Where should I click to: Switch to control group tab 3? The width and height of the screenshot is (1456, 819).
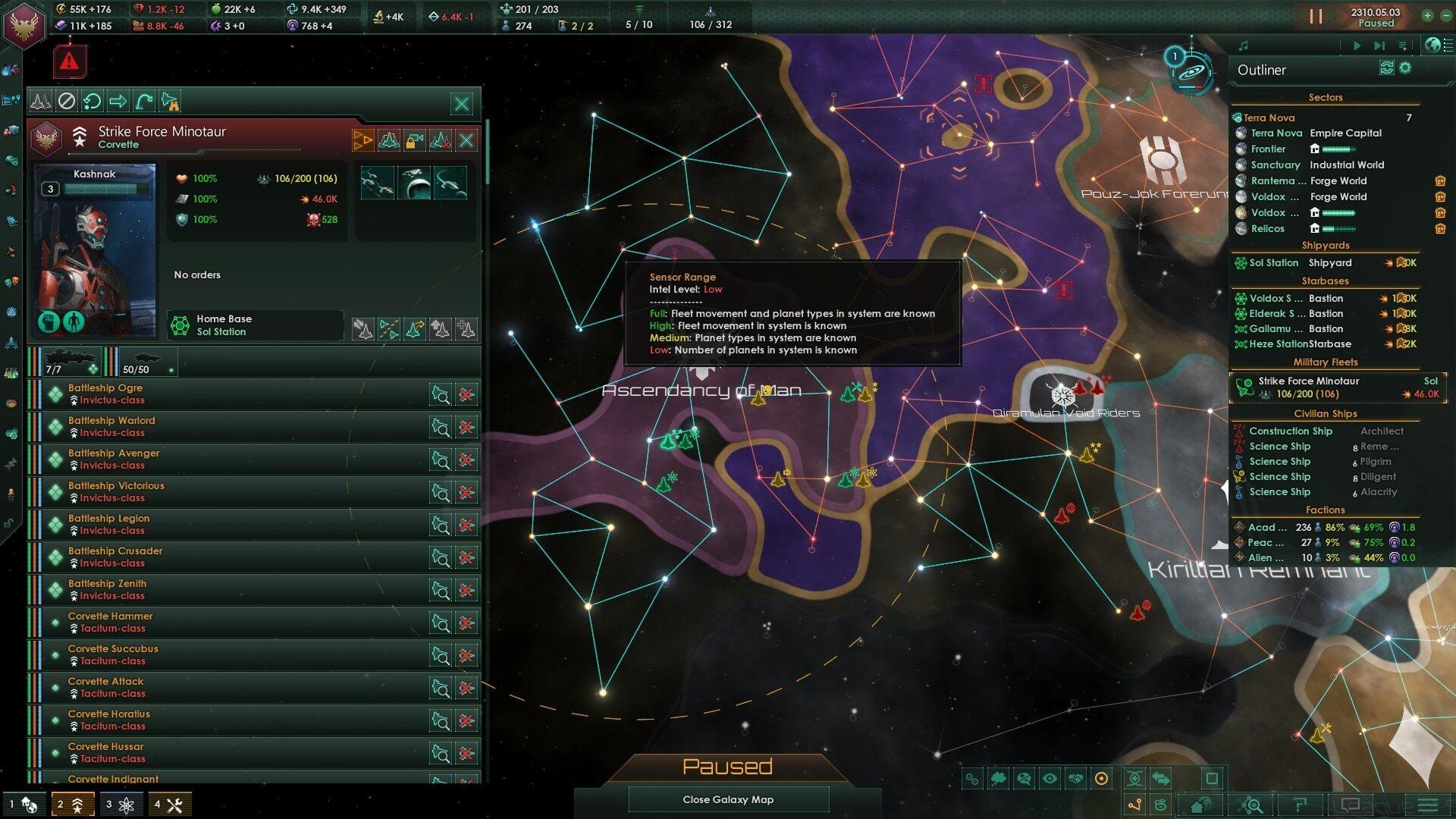[x=121, y=805]
